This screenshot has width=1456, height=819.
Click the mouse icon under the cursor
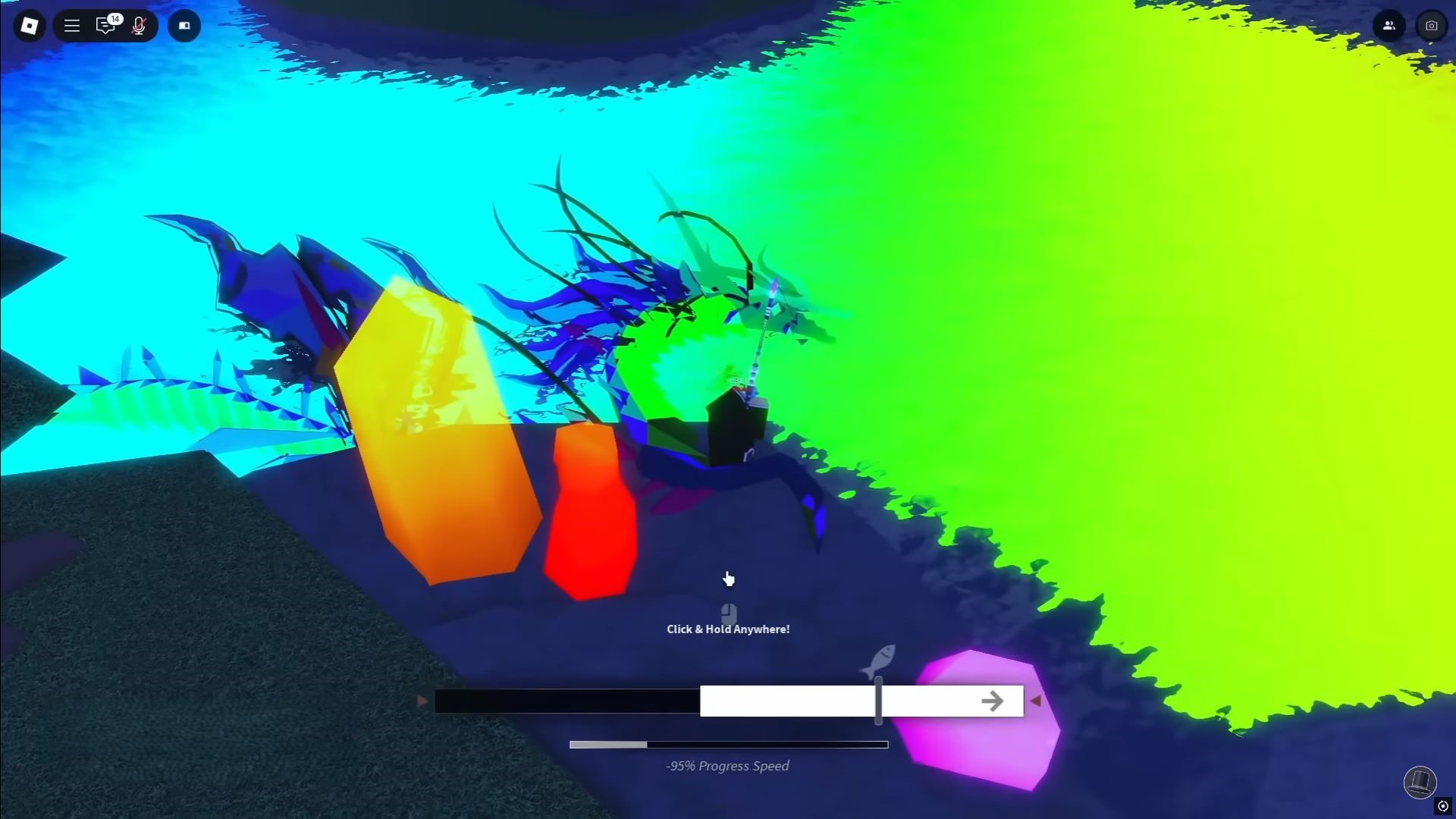click(729, 613)
